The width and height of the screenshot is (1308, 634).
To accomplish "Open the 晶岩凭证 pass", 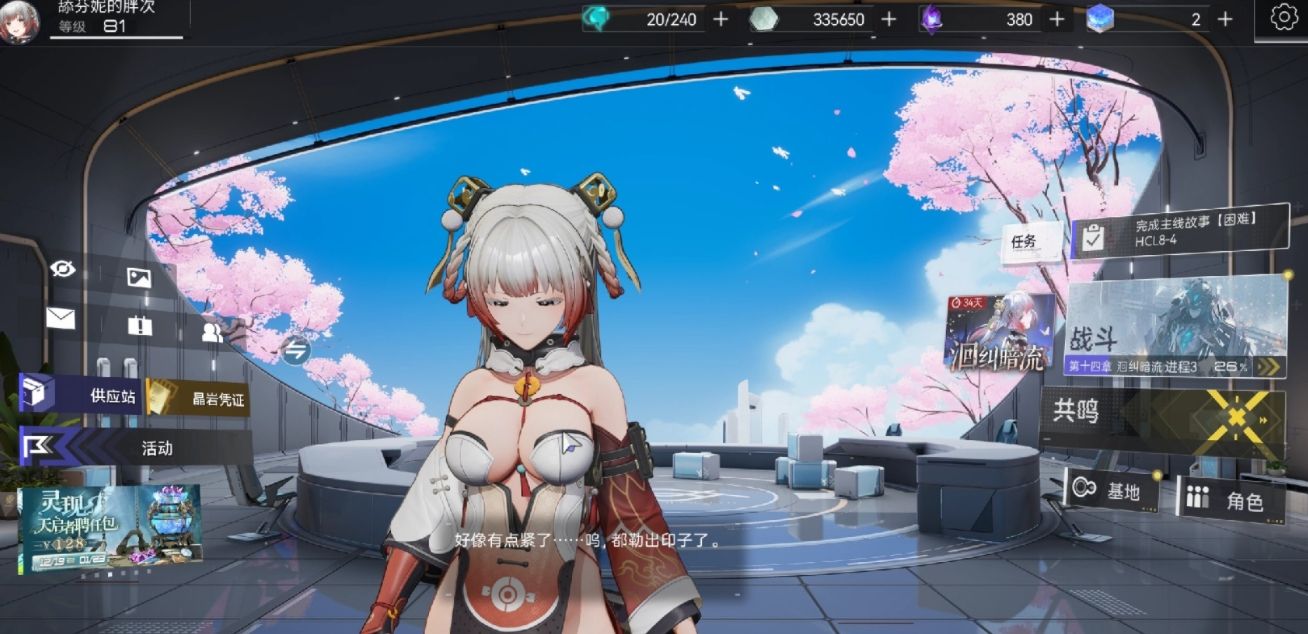I will click(x=199, y=398).
